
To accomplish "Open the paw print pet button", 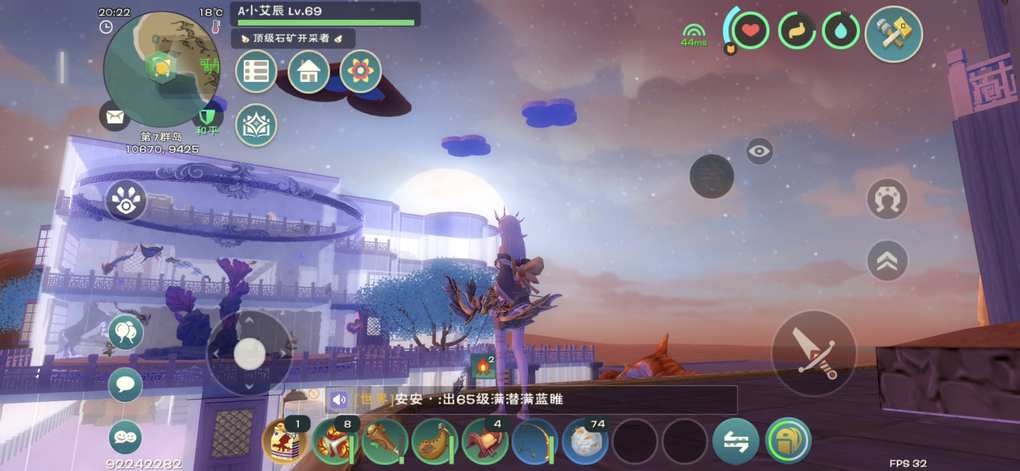I will (x=125, y=201).
